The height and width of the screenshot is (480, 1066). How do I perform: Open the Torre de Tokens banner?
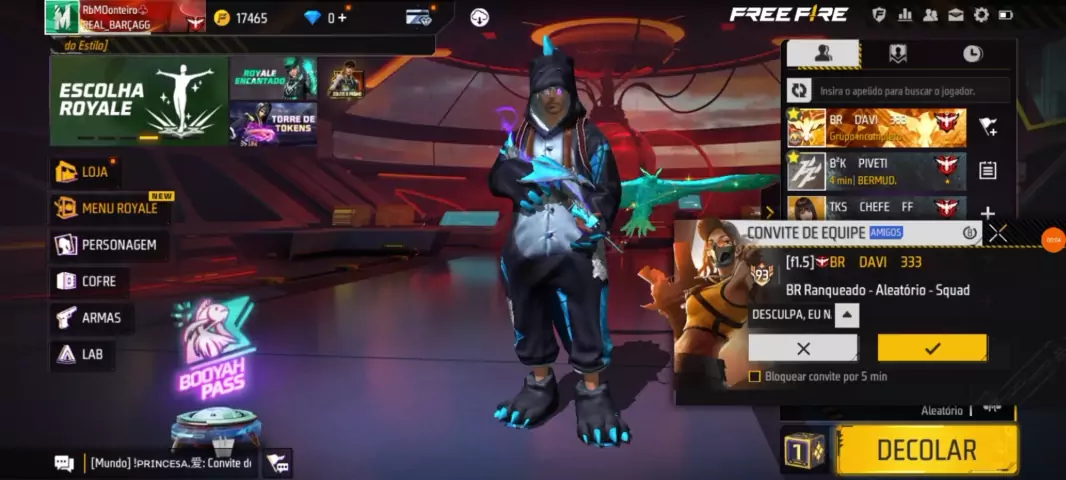click(x=274, y=124)
